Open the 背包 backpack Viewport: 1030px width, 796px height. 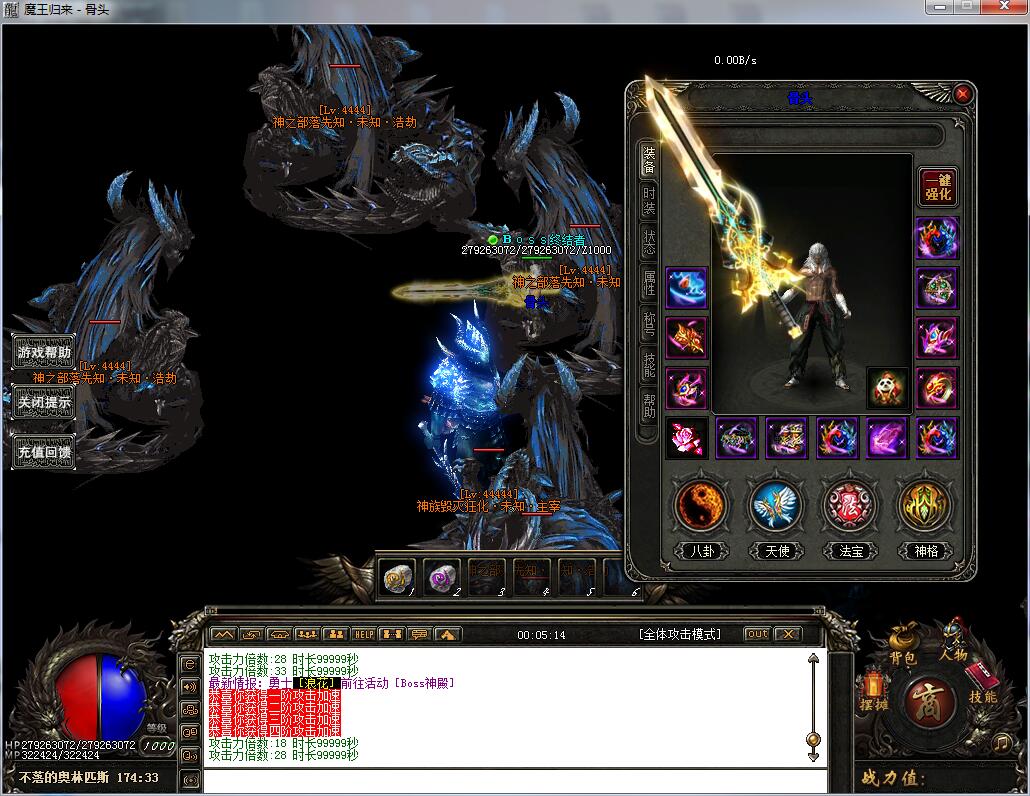pos(902,647)
